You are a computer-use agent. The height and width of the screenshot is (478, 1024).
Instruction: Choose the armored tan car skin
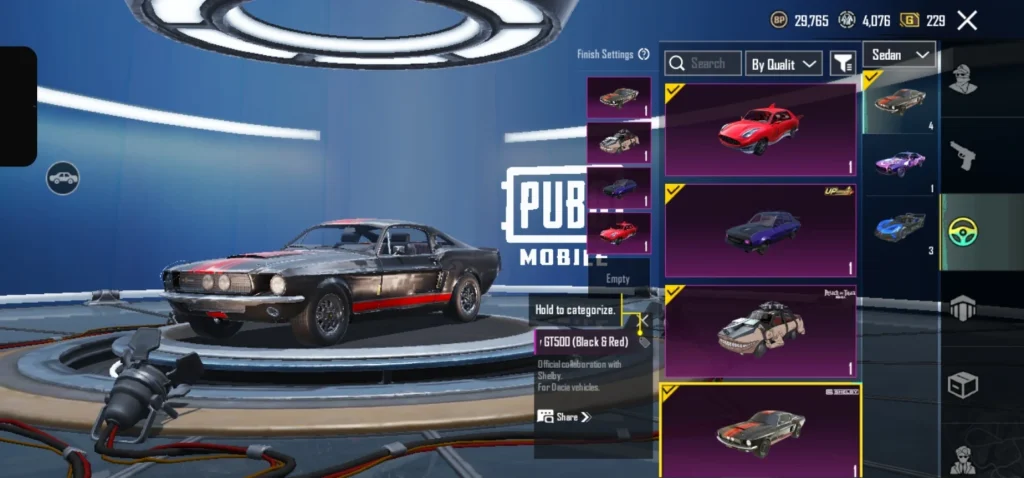click(760, 331)
